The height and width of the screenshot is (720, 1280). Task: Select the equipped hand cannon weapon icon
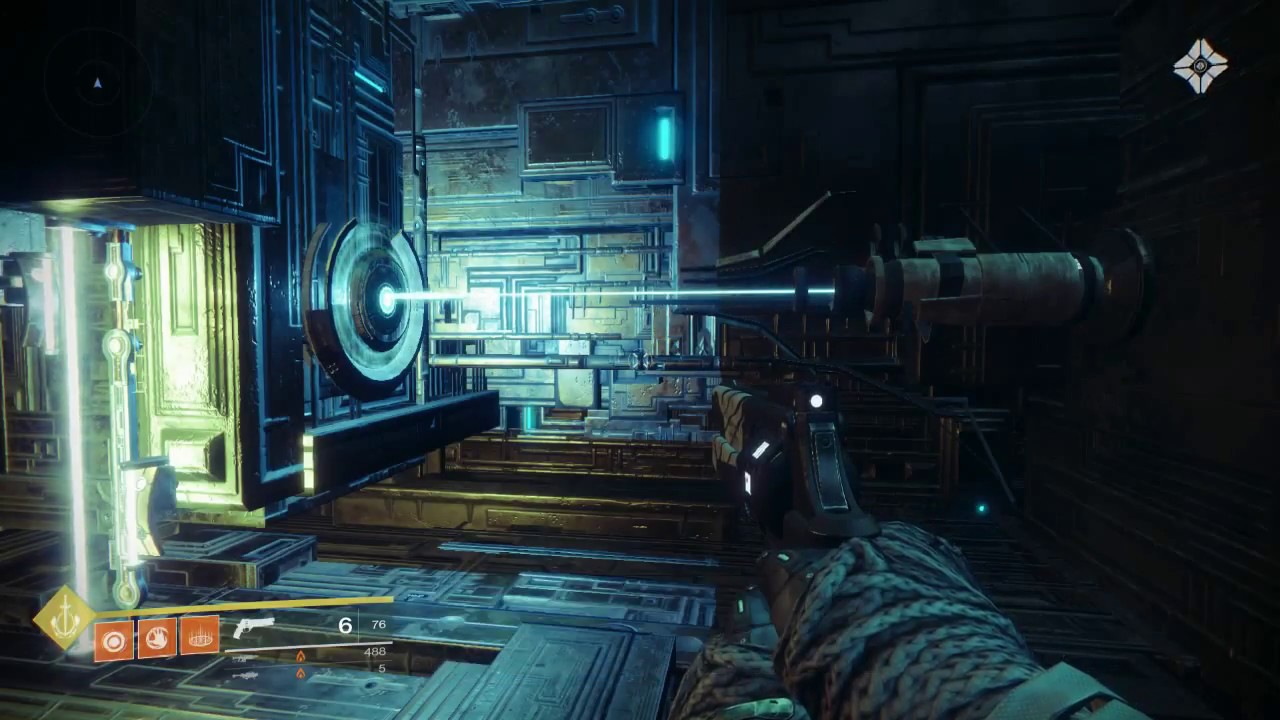(253, 627)
